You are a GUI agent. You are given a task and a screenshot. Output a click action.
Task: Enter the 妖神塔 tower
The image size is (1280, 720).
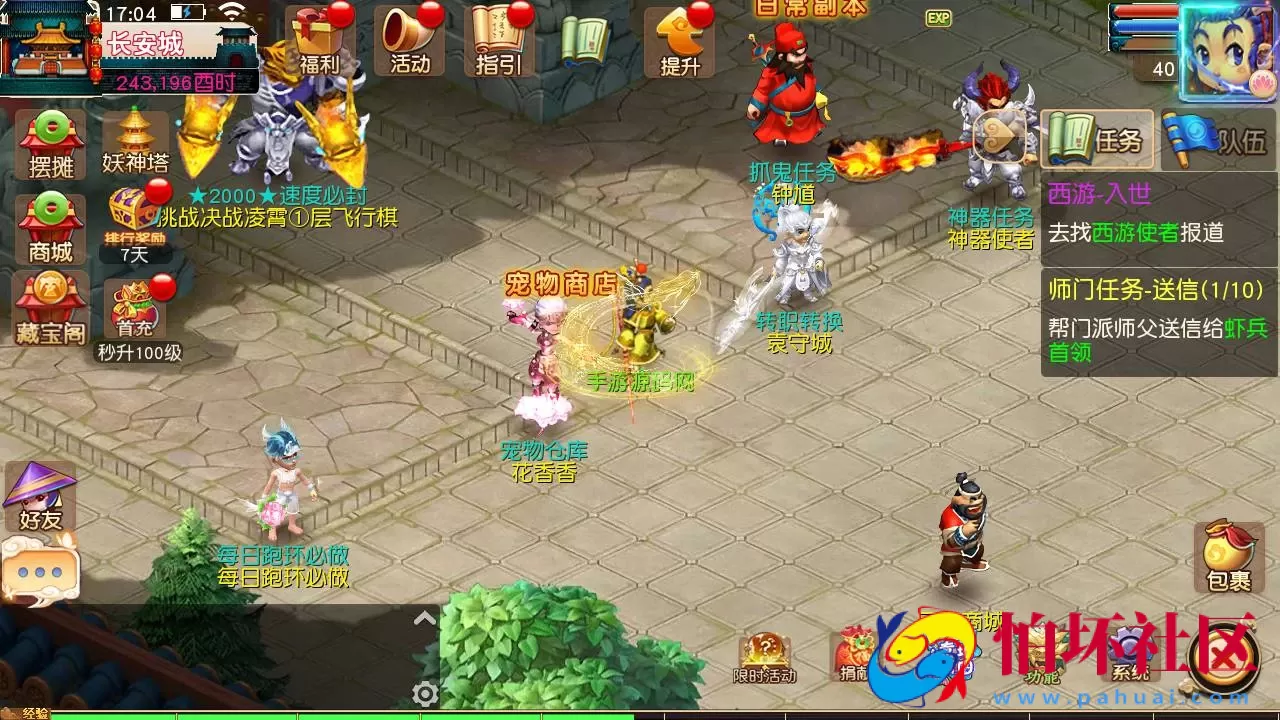[x=133, y=140]
